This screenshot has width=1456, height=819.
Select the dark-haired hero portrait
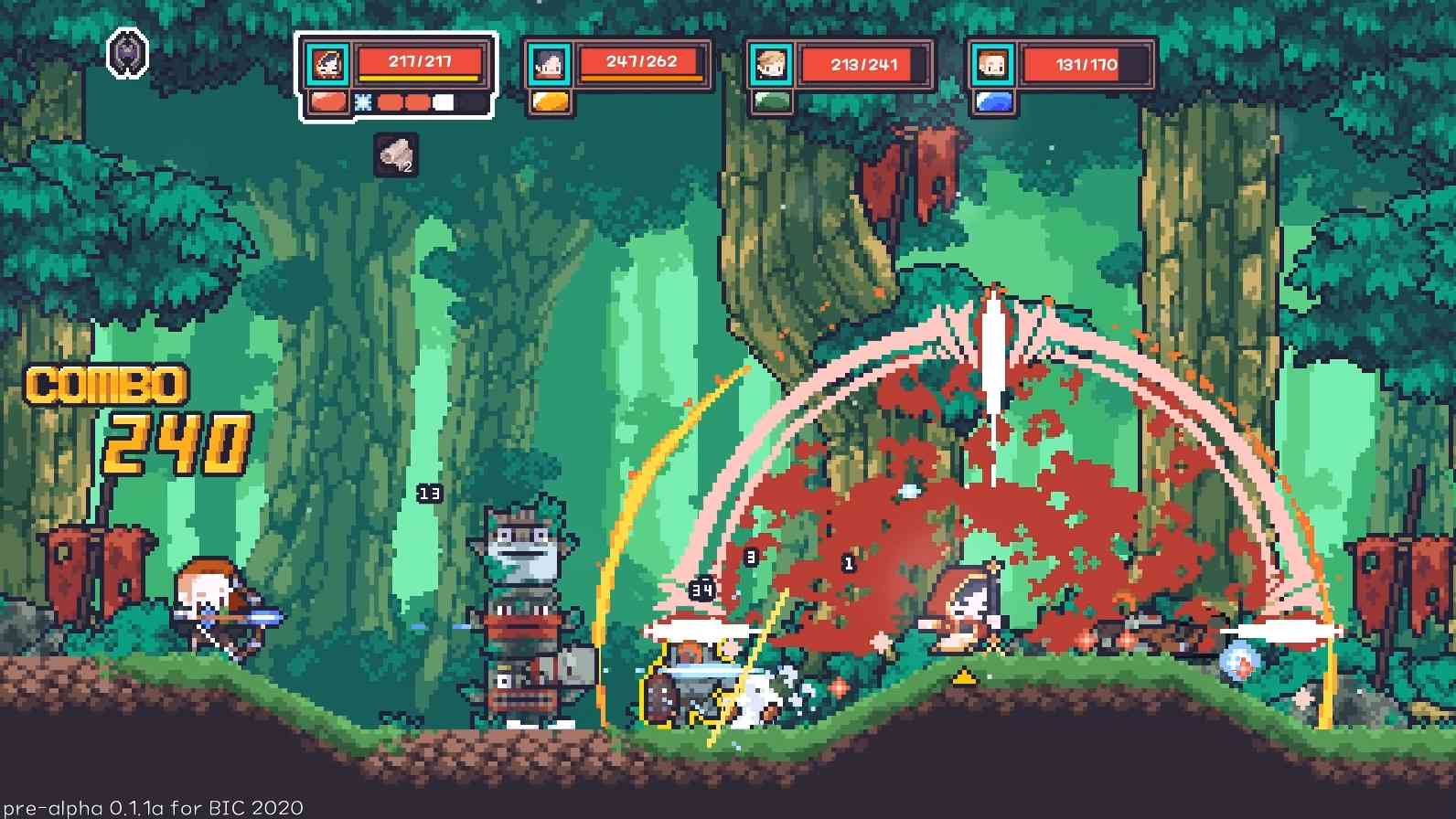550,64
